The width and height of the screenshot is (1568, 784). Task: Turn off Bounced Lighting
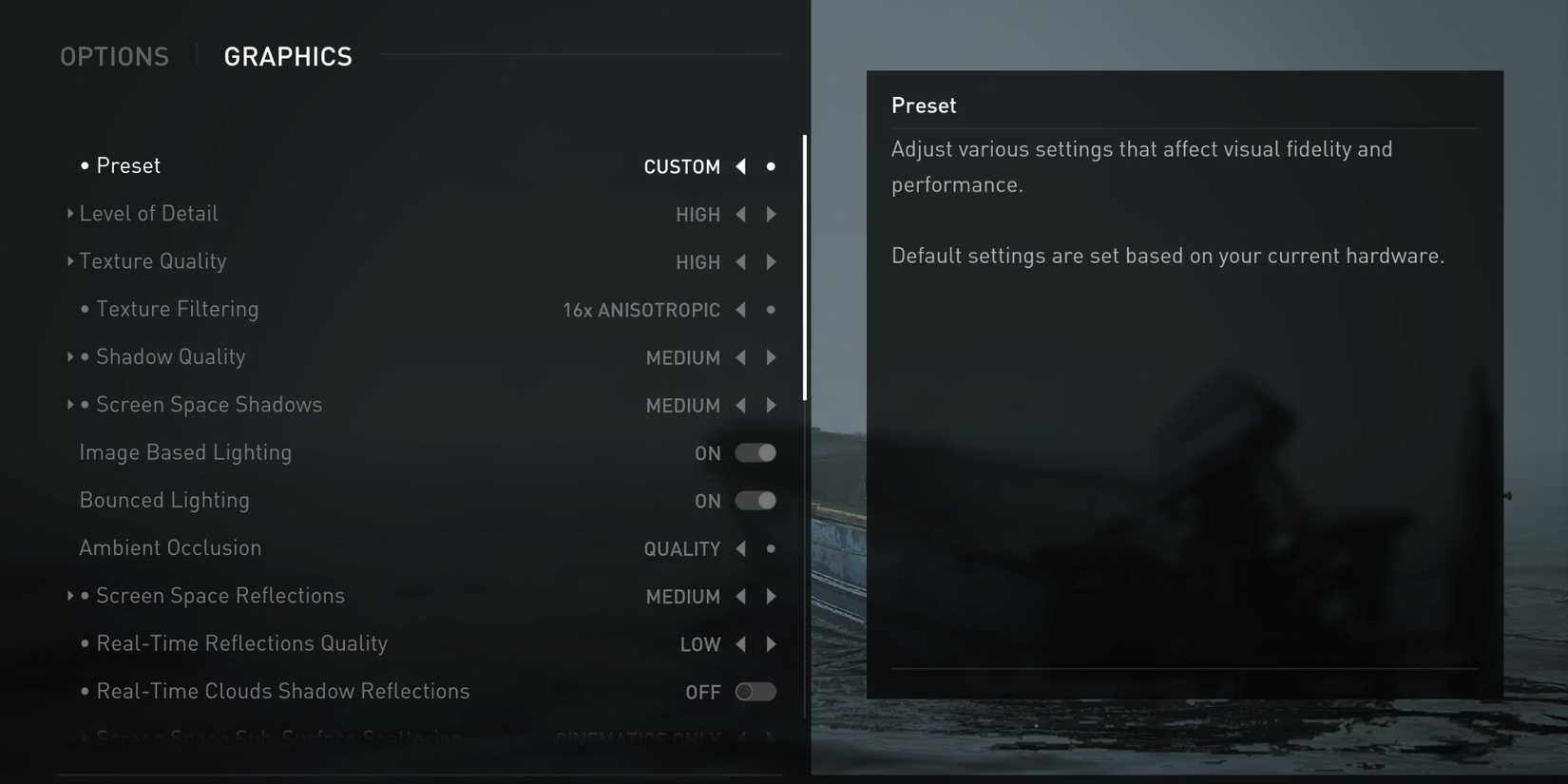756,501
